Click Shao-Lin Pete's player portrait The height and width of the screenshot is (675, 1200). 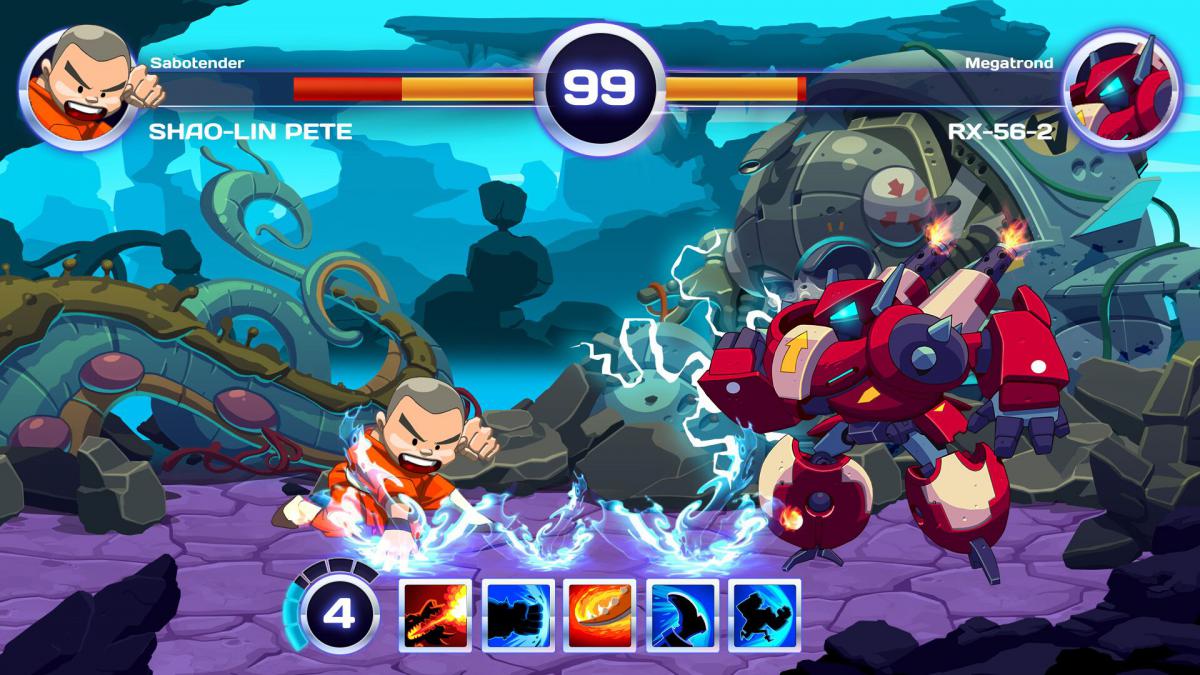78,88
